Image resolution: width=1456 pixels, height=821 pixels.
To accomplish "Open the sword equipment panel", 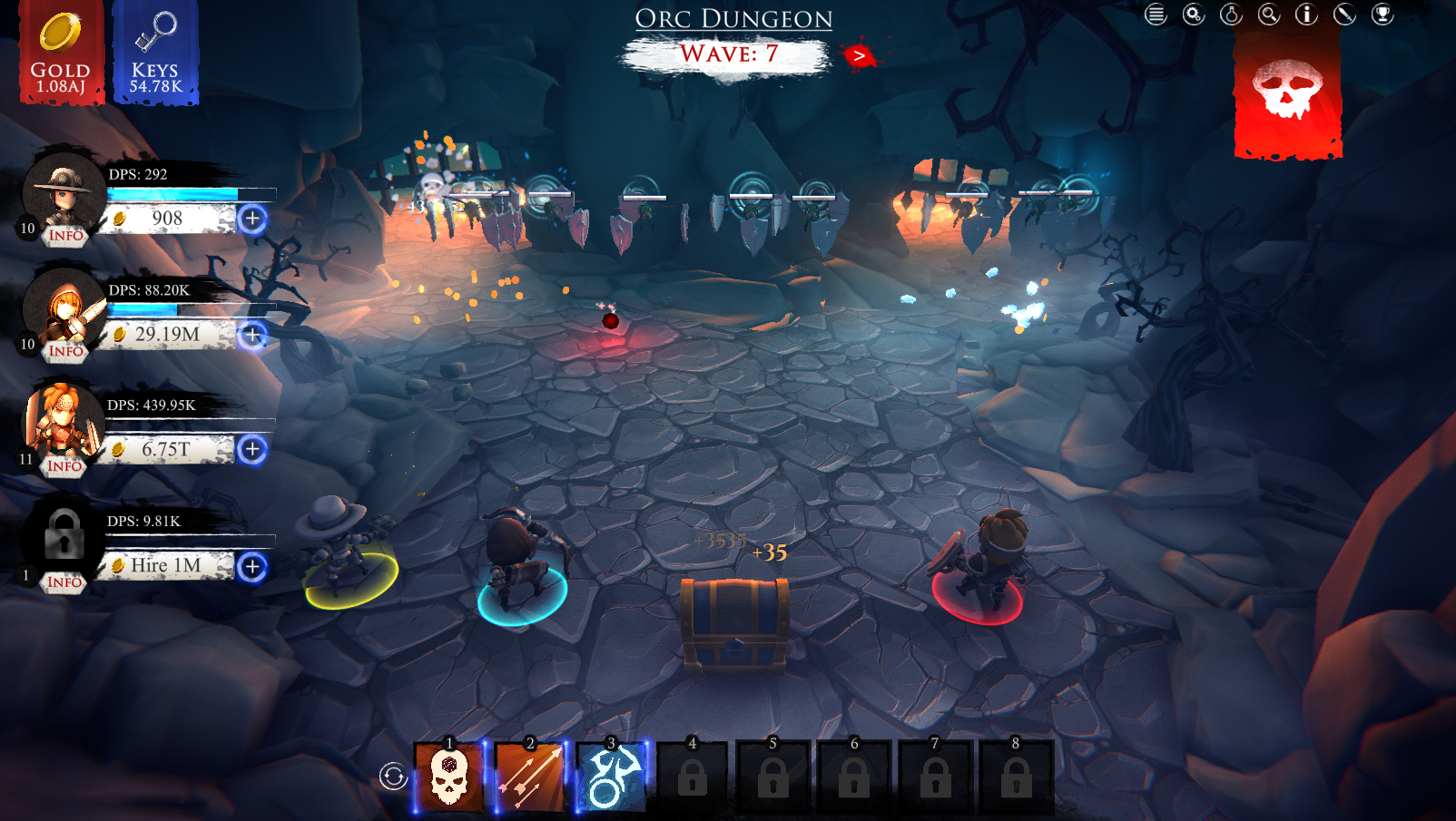I will click(x=1344, y=15).
